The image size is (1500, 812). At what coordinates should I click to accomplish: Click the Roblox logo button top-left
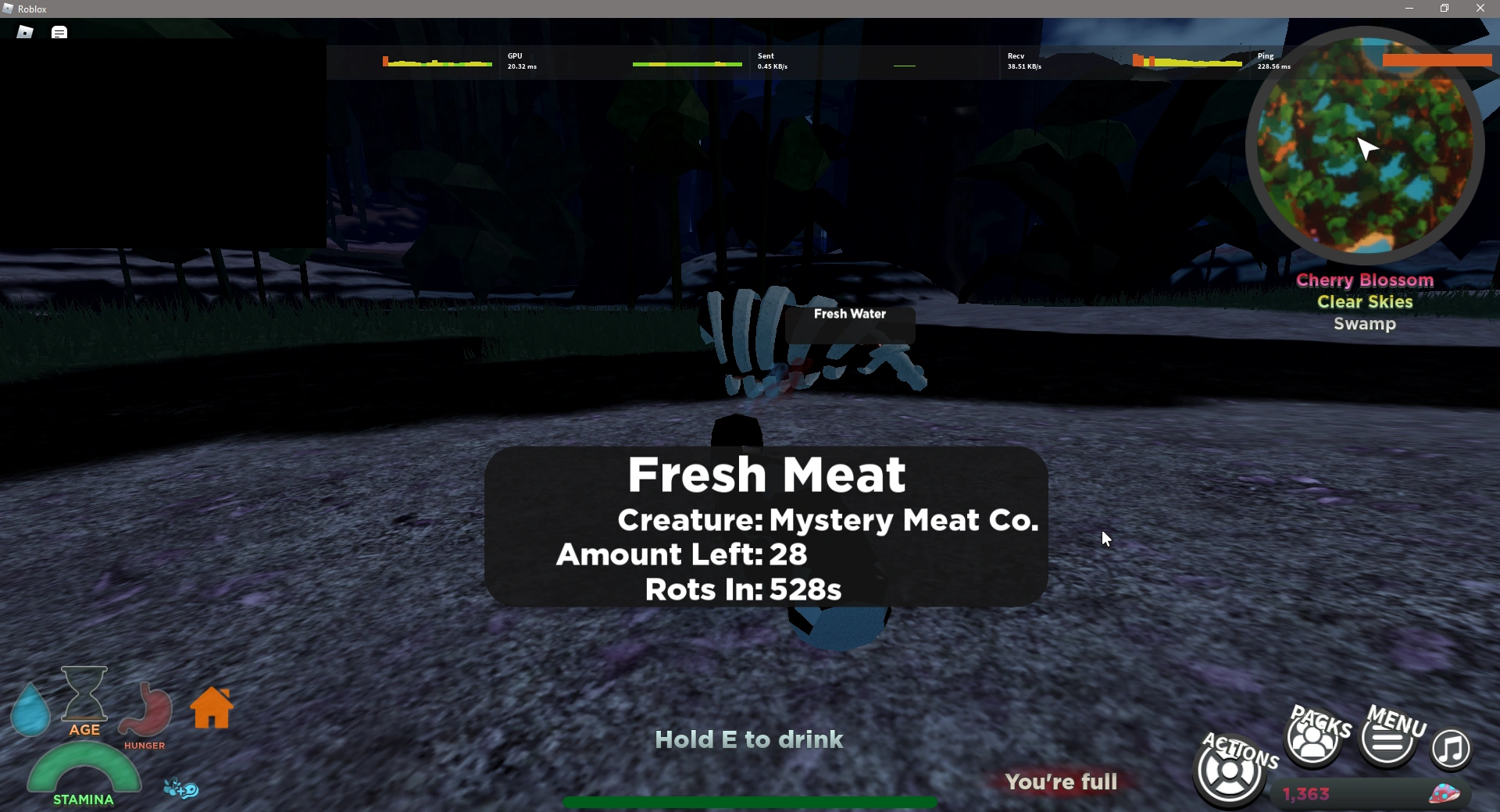[23, 31]
